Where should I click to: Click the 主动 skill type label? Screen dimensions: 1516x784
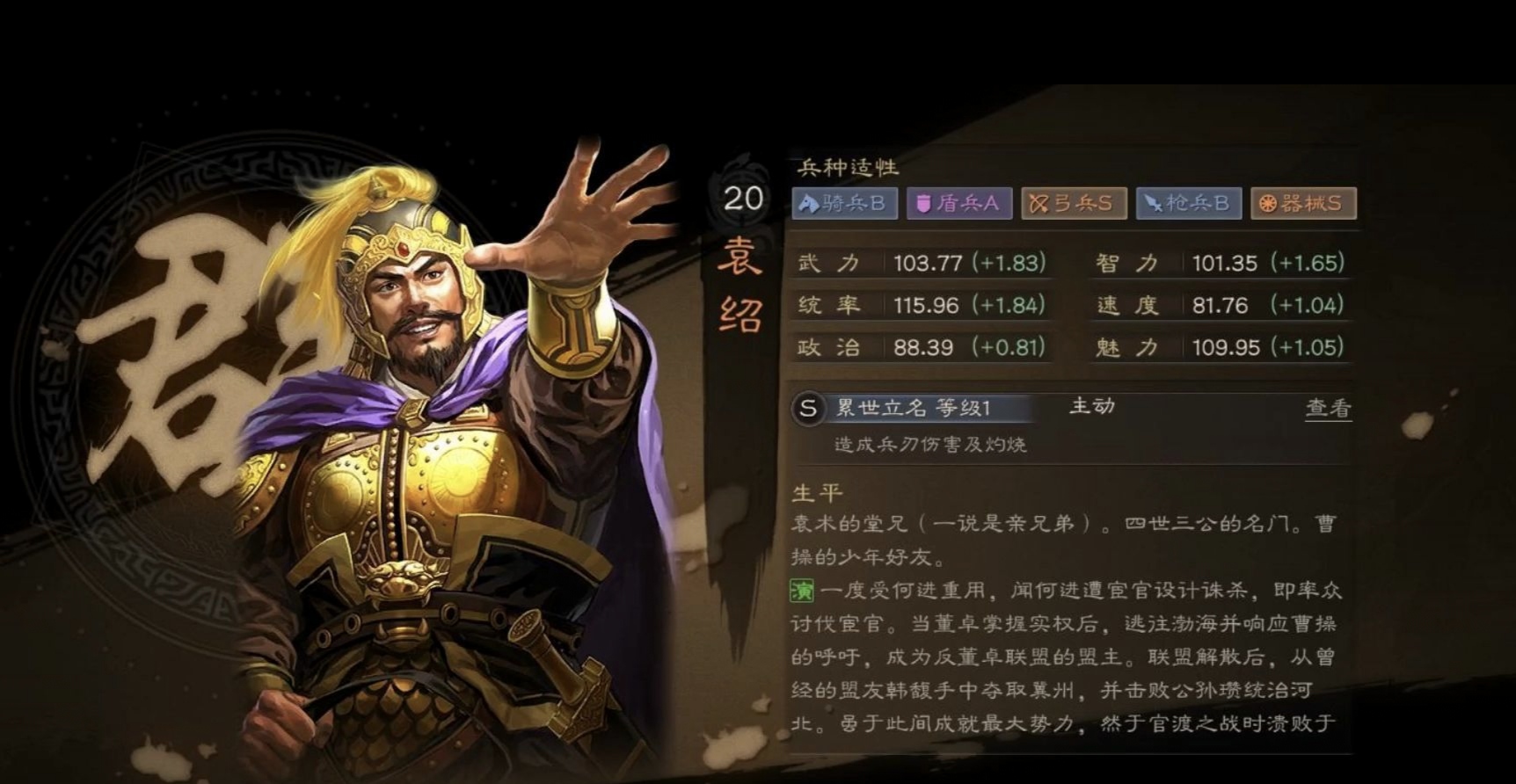click(1090, 407)
